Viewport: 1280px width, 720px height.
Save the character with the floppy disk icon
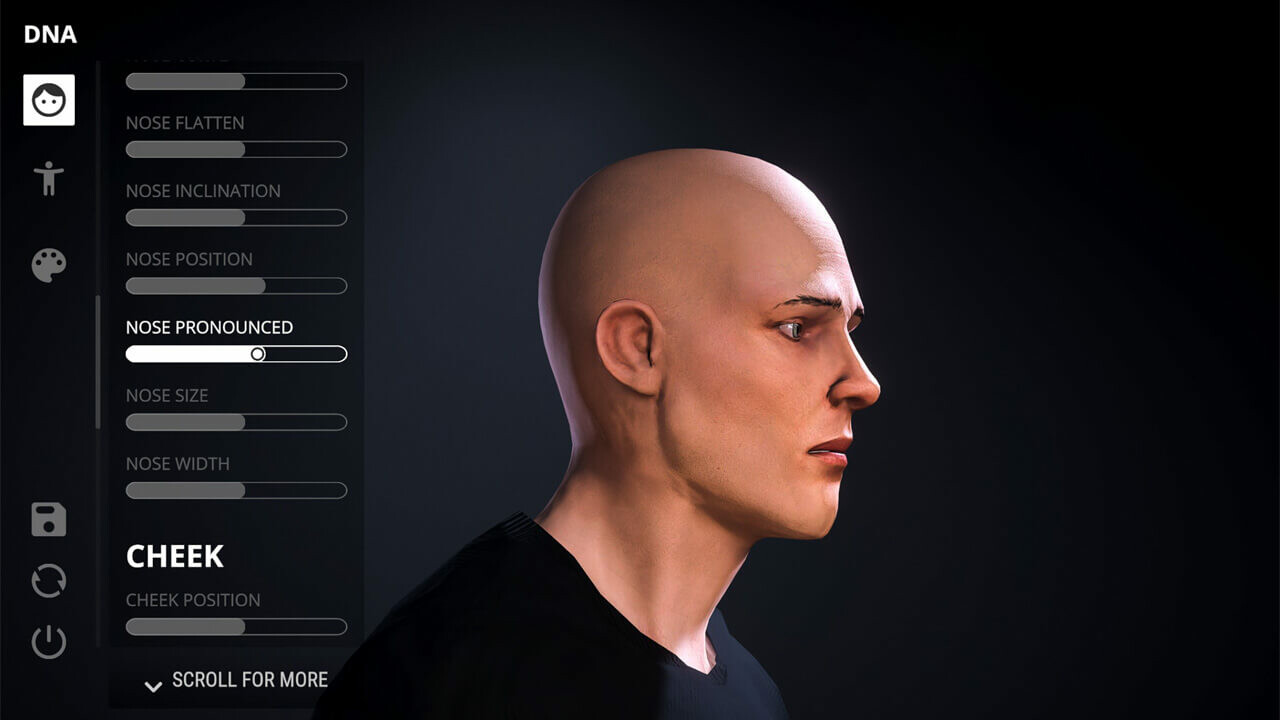[x=49, y=520]
